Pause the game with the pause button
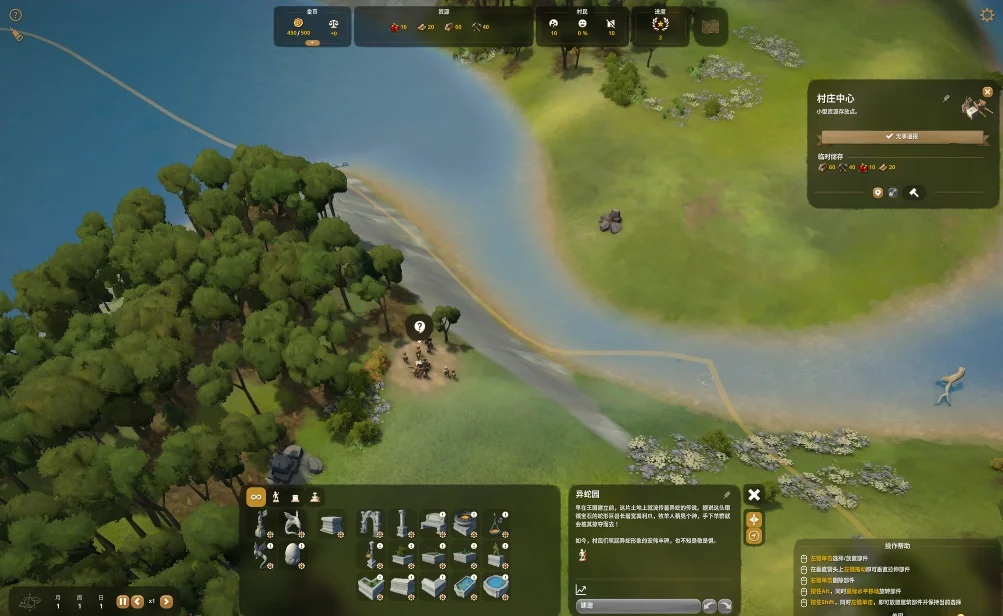The height and width of the screenshot is (616, 1003). 124,602
